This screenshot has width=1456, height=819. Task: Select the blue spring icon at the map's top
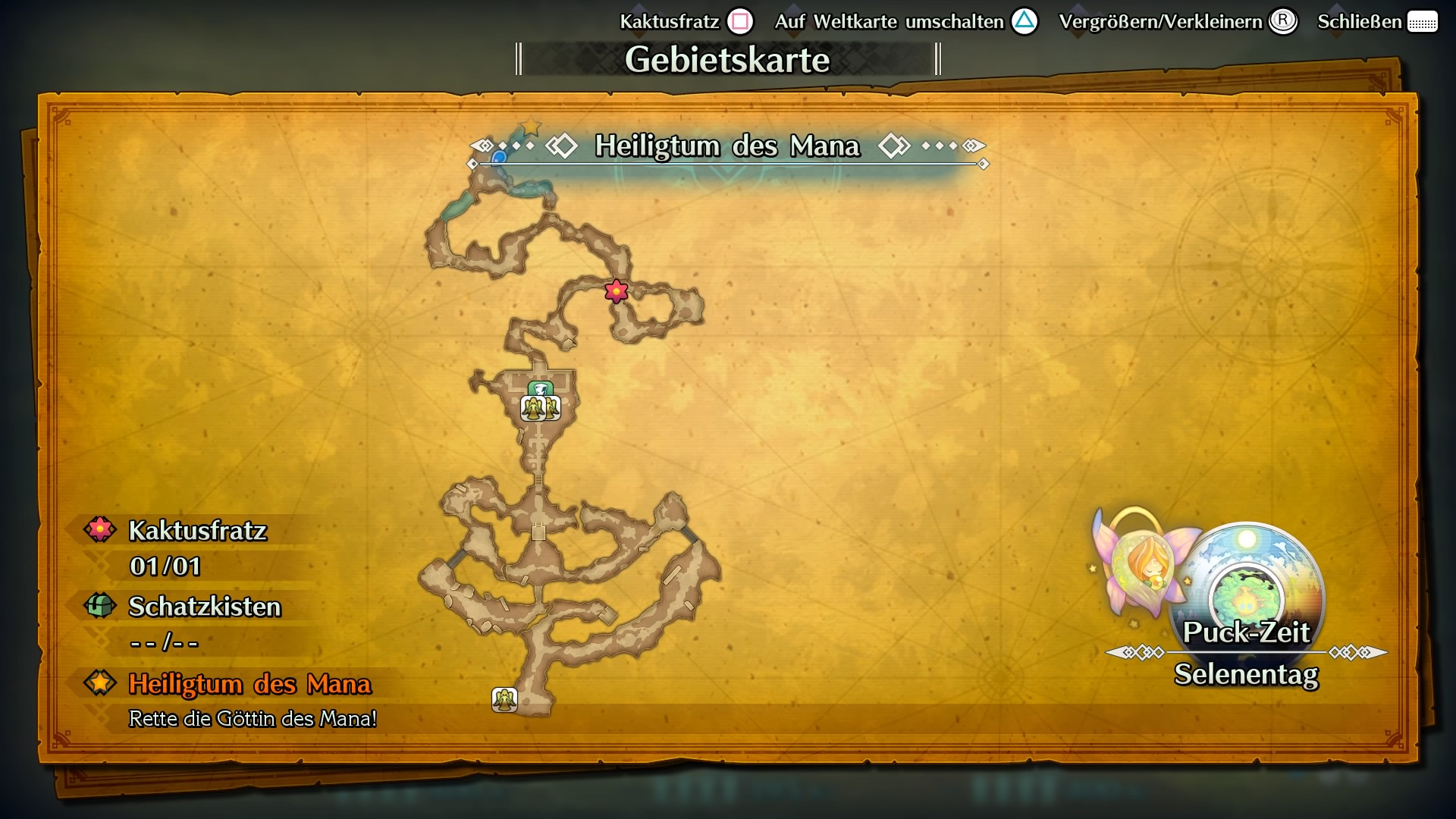[x=500, y=157]
